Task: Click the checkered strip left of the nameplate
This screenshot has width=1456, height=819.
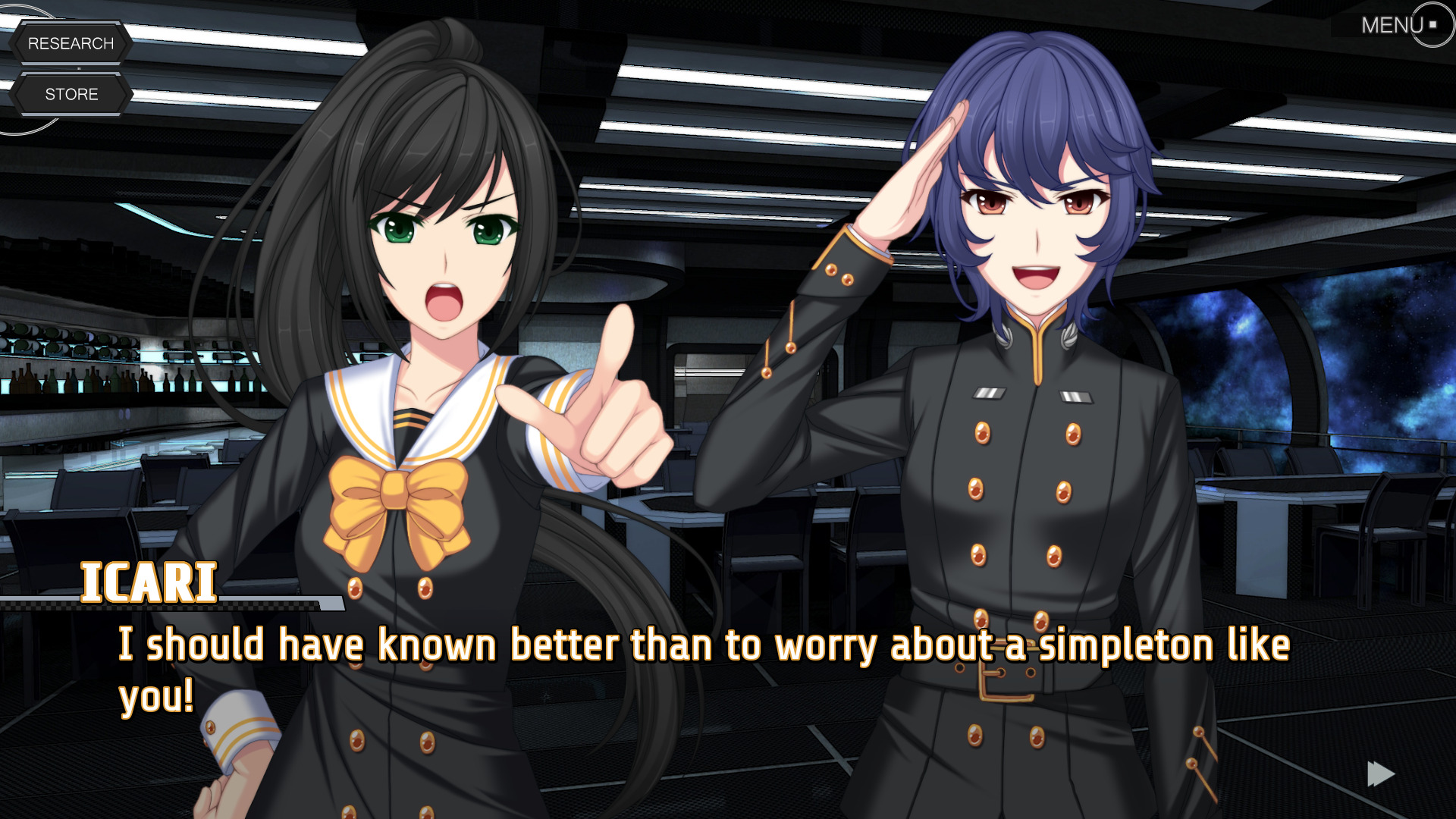Action: (38, 607)
